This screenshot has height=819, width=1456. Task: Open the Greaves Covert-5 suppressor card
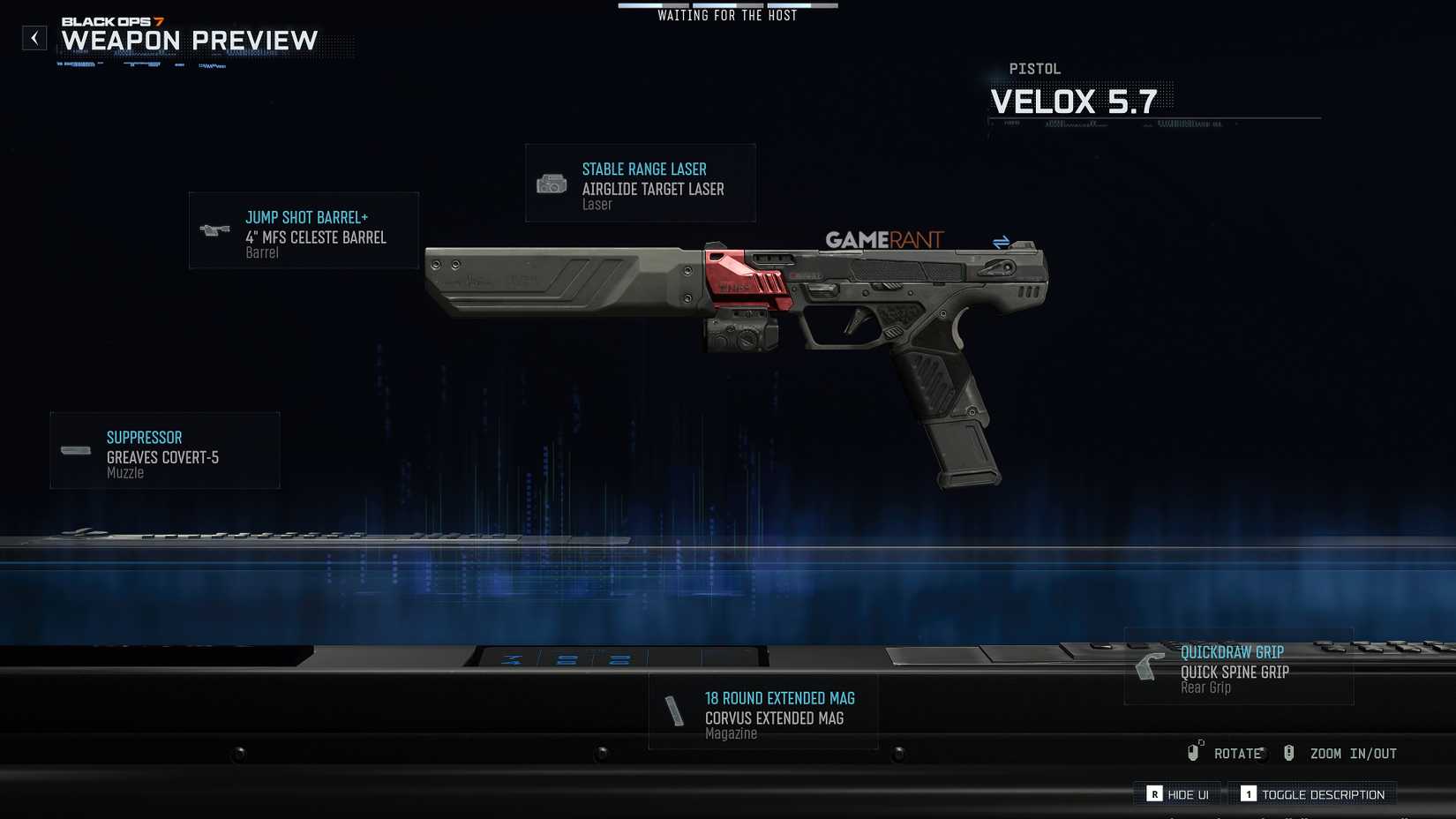click(164, 450)
